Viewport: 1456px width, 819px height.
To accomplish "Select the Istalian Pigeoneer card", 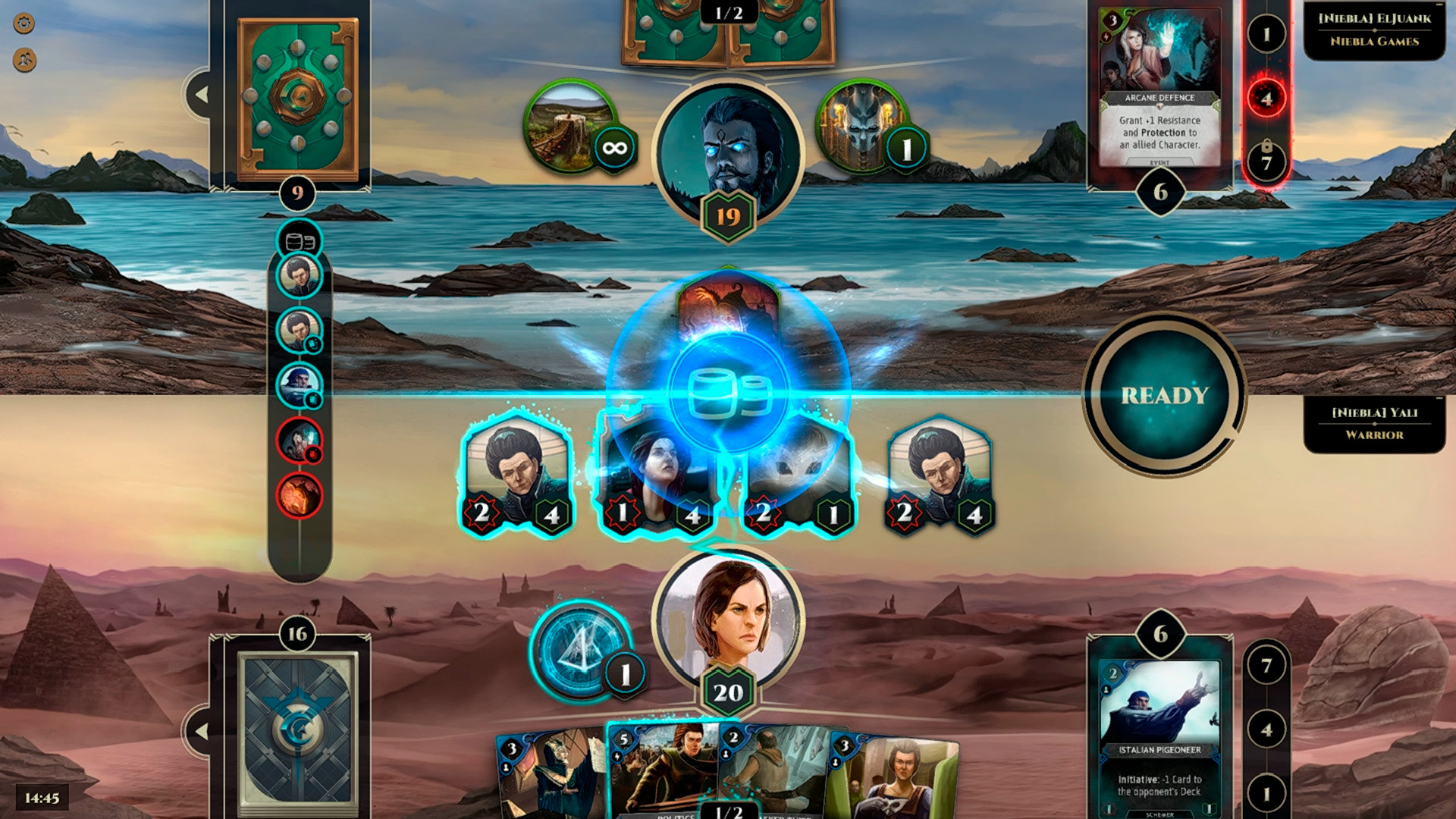I will (1159, 728).
